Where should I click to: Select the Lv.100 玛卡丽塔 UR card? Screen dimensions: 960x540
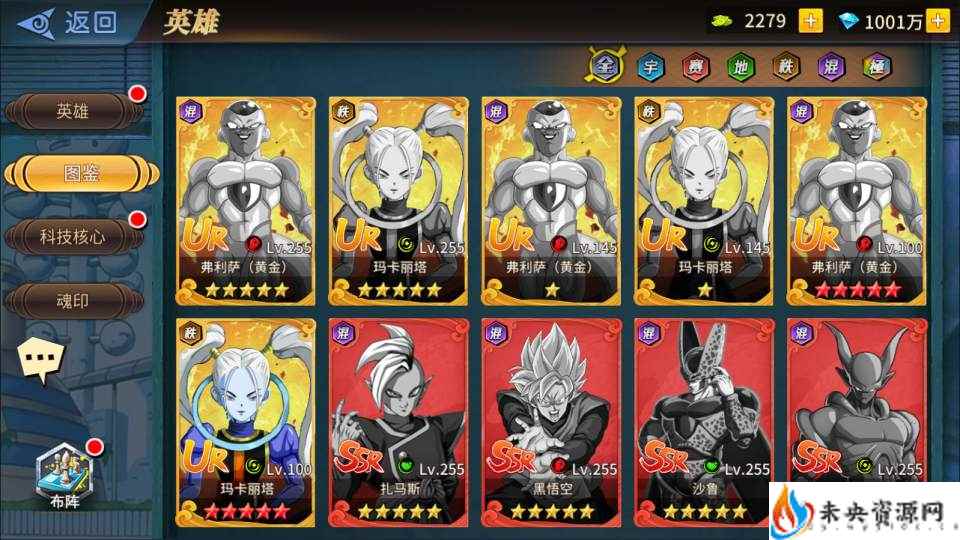(245, 422)
